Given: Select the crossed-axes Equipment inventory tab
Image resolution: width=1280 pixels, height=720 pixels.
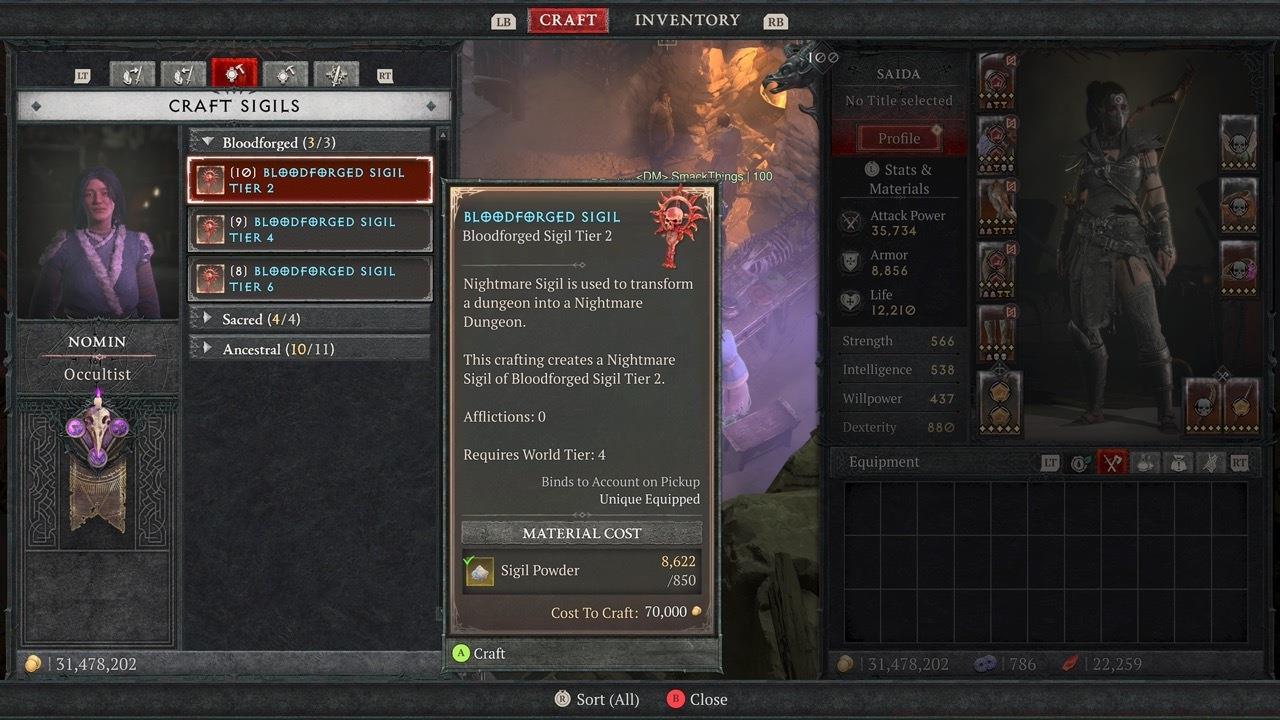Looking at the screenshot, I should point(1112,463).
